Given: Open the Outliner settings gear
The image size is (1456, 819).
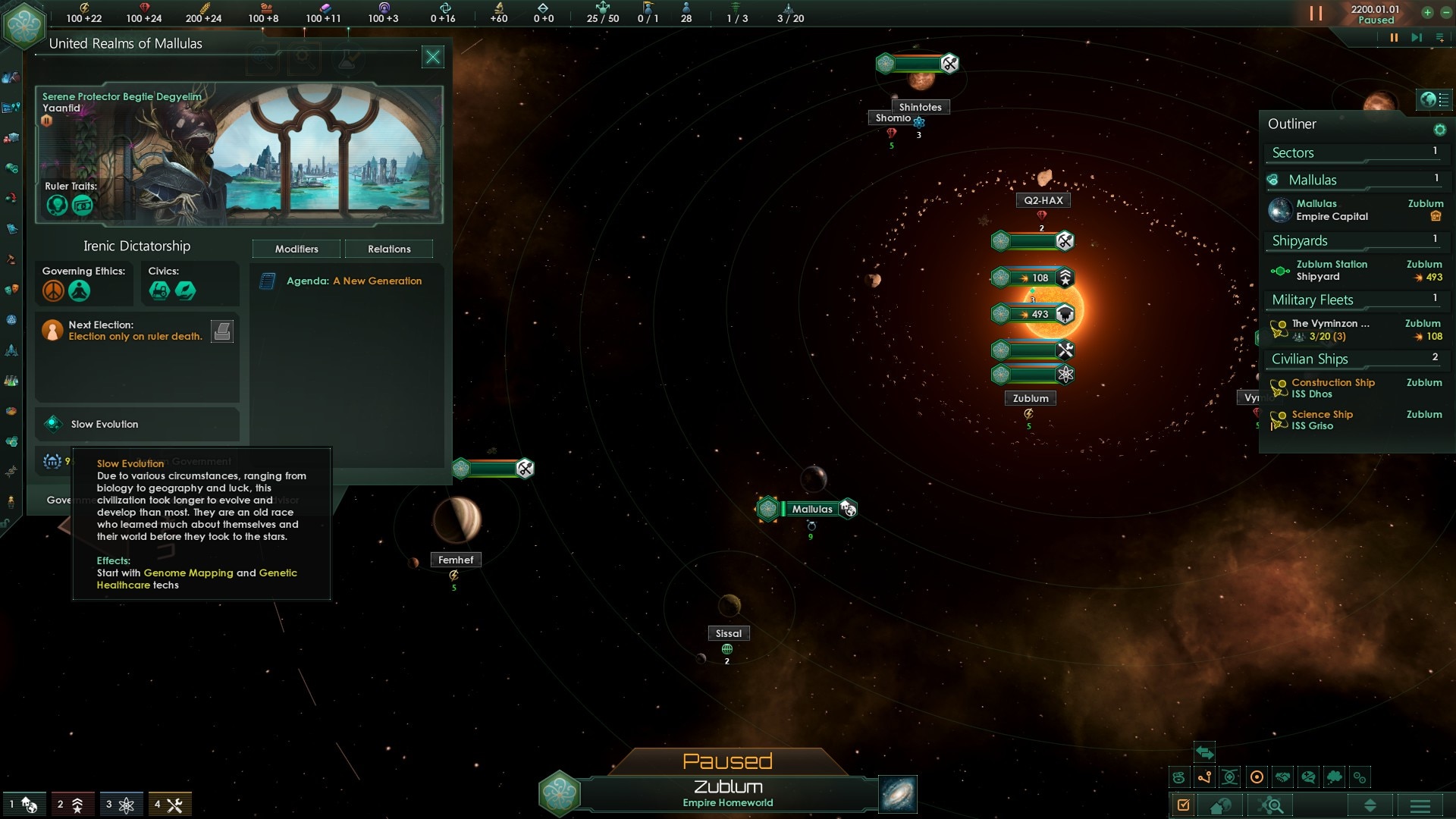Looking at the screenshot, I should coord(1439,130).
